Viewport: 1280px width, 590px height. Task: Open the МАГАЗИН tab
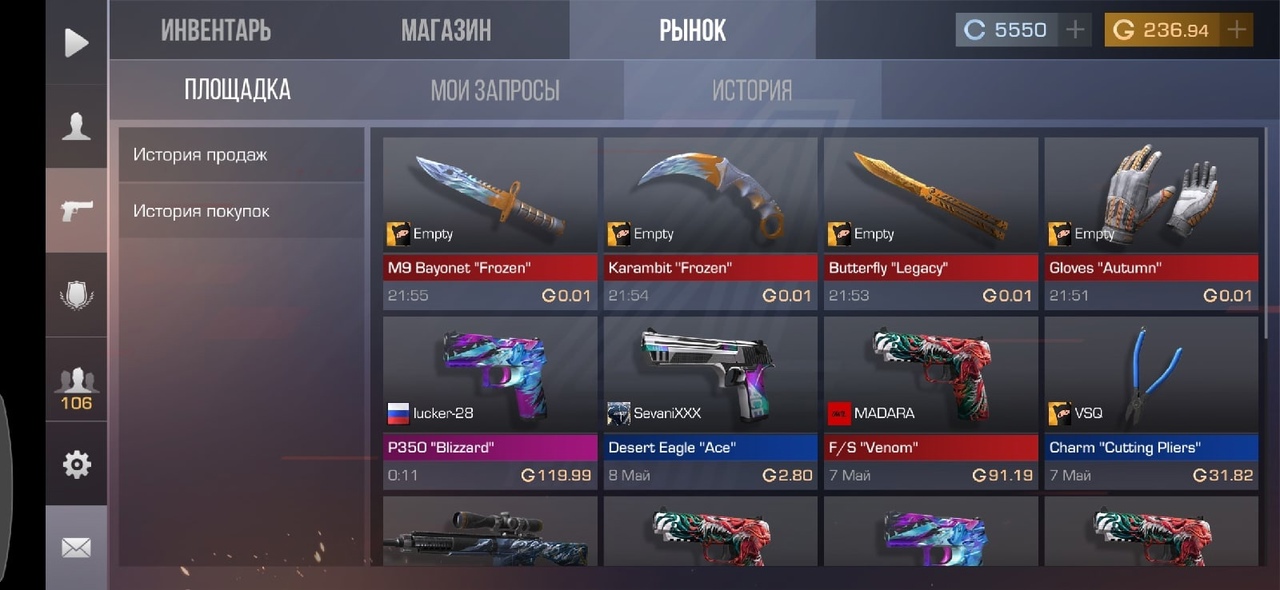(446, 30)
